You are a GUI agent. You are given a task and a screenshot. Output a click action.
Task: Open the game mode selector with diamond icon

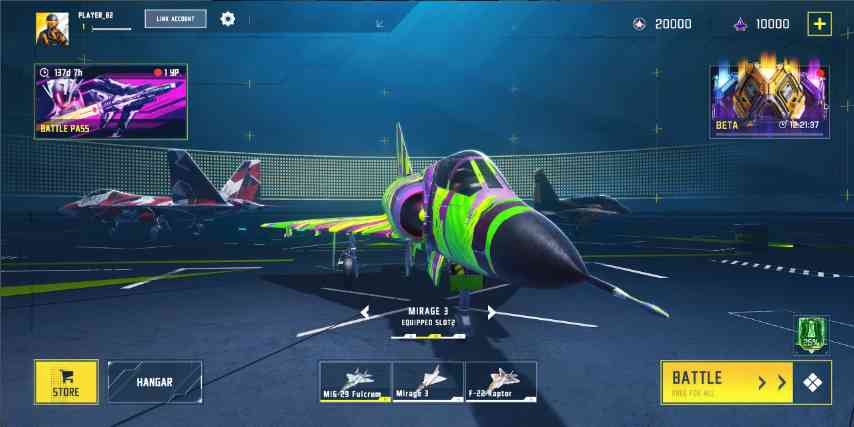pos(810,381)
